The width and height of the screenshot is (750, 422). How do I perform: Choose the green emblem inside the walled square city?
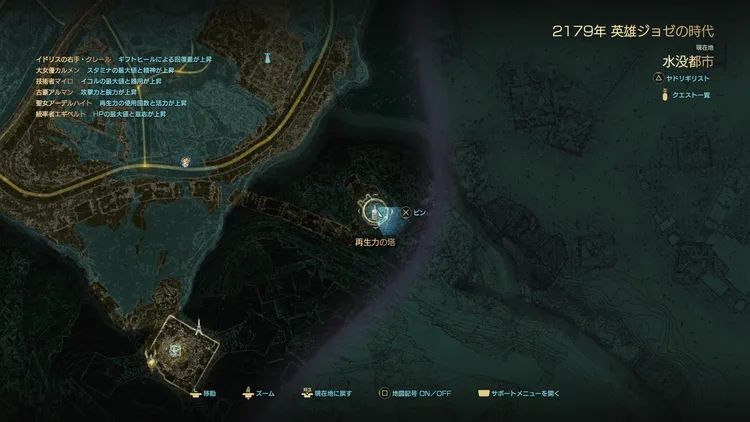coord(174,349)
